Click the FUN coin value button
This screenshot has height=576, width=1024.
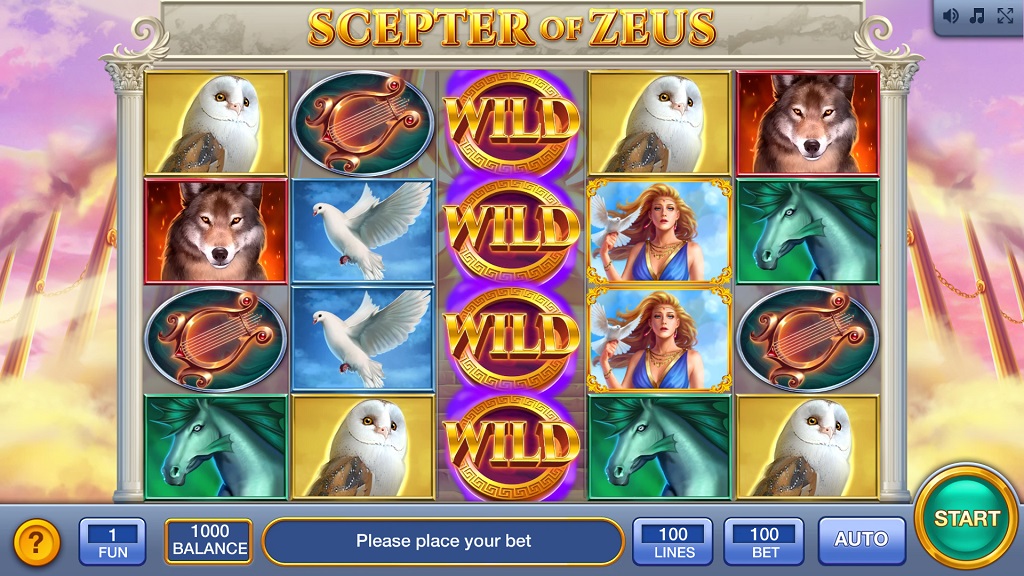112,541
